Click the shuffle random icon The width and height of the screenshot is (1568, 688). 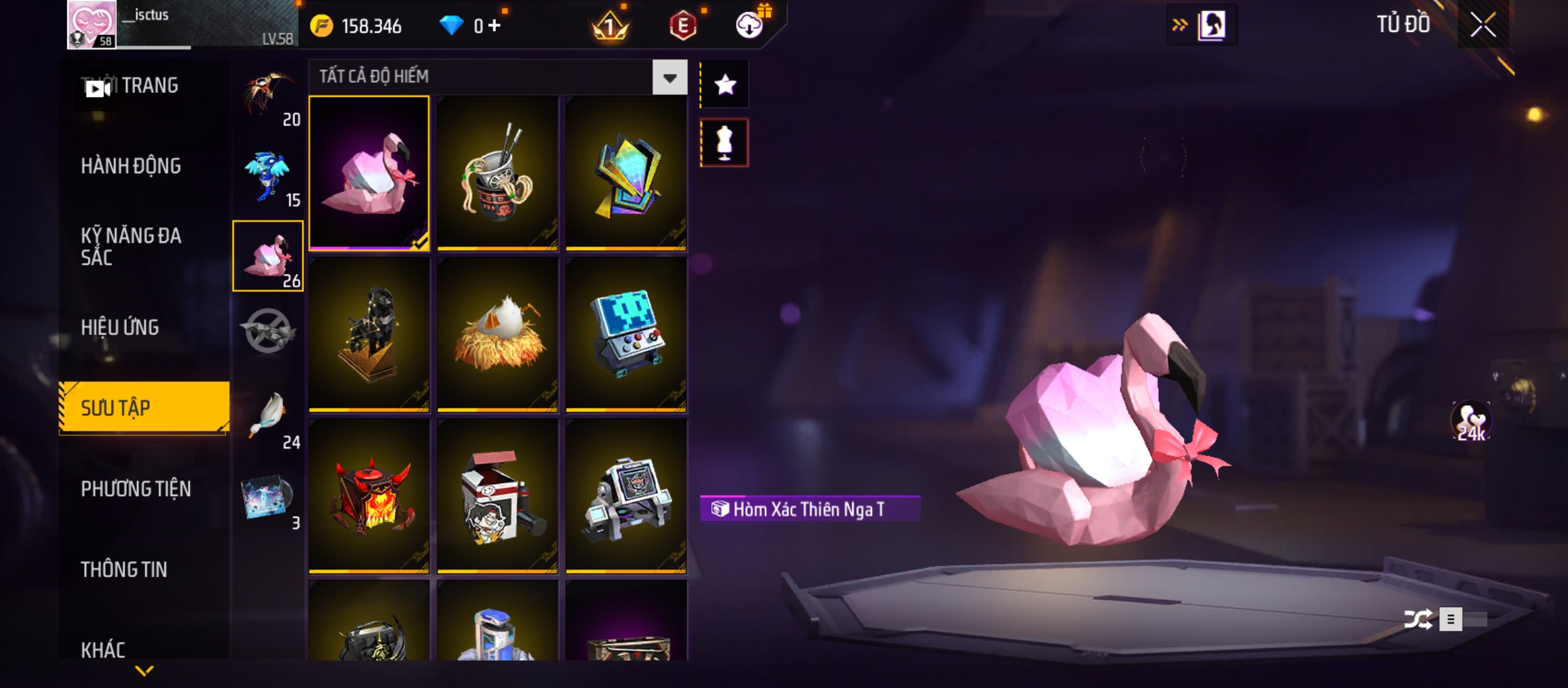[x=1418, y=619]
